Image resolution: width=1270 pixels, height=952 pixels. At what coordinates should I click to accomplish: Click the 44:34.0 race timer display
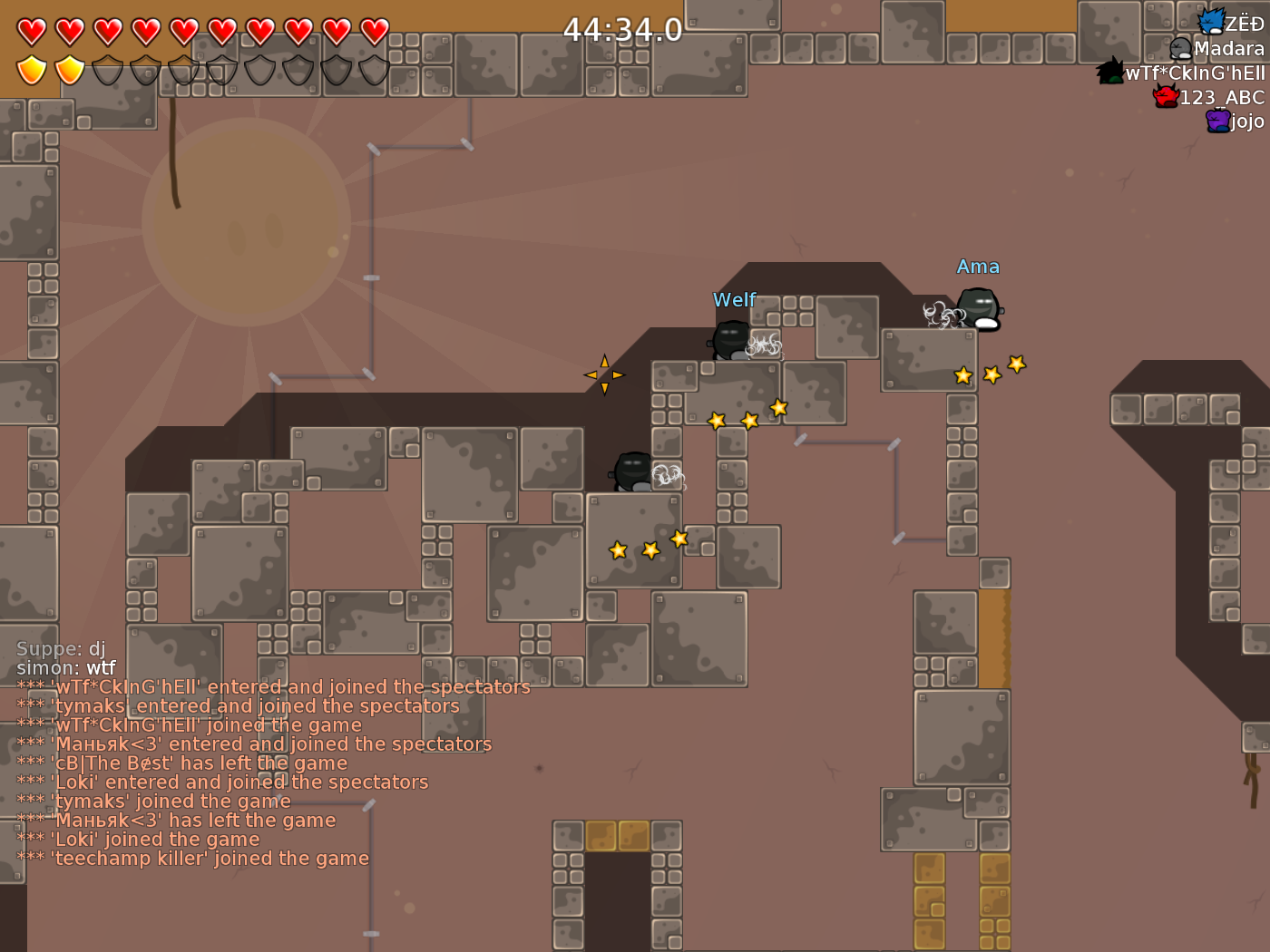[623, 29]
